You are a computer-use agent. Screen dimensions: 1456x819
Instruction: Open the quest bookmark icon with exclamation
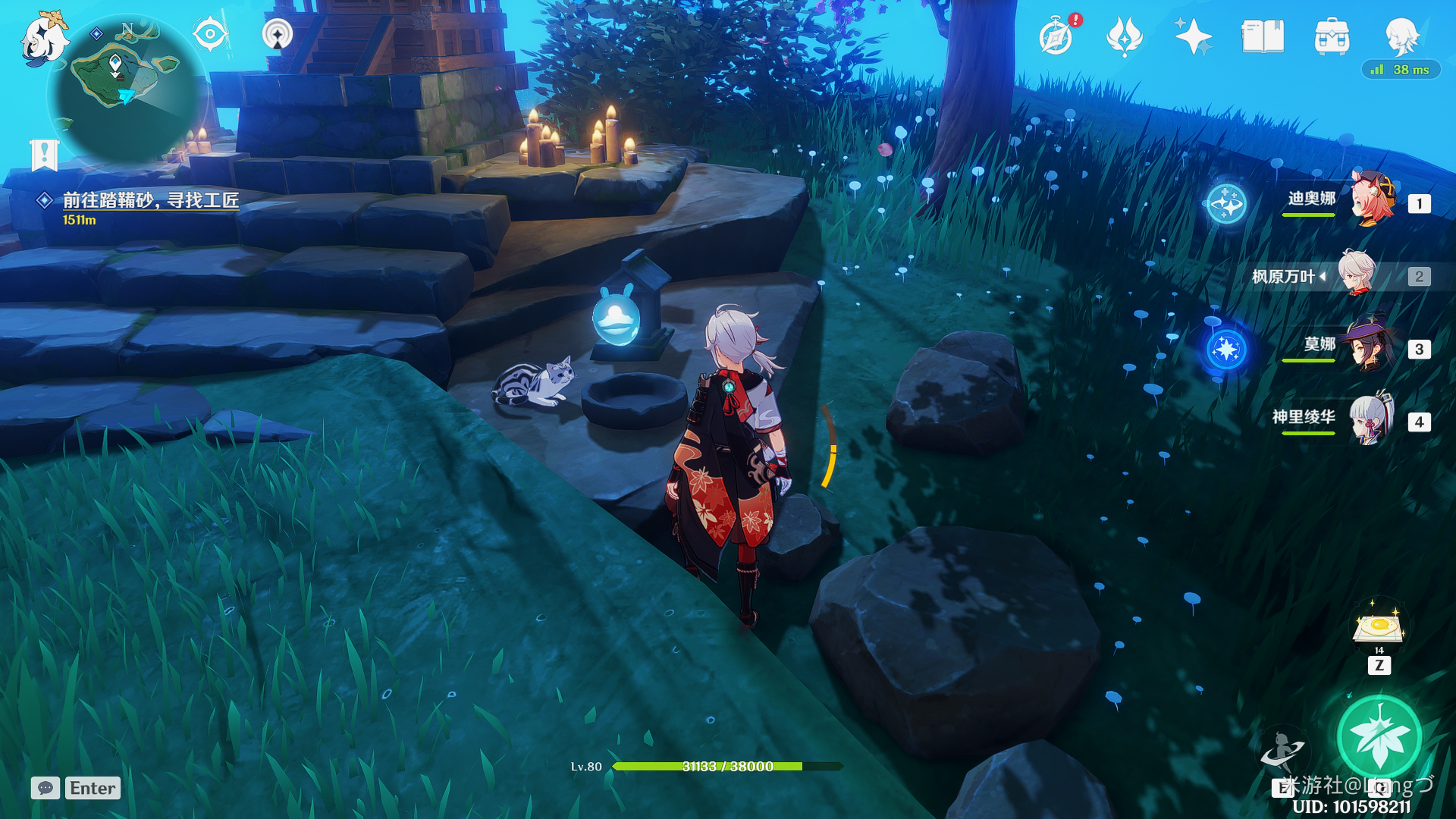point(44,155)
